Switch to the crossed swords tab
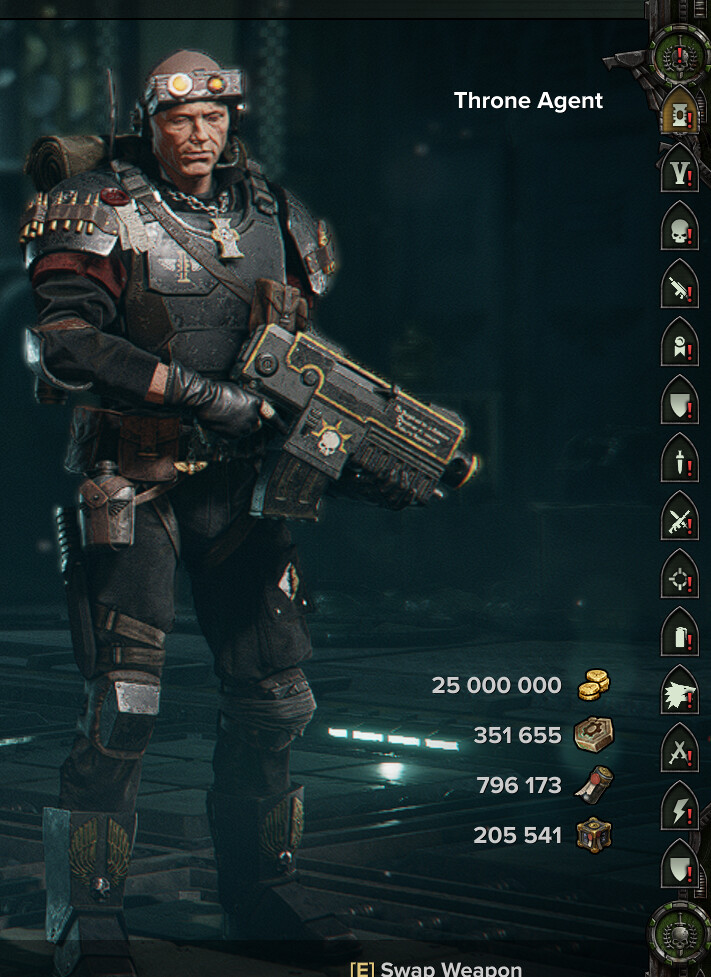 pyautogui.click(x=680, y=751)
